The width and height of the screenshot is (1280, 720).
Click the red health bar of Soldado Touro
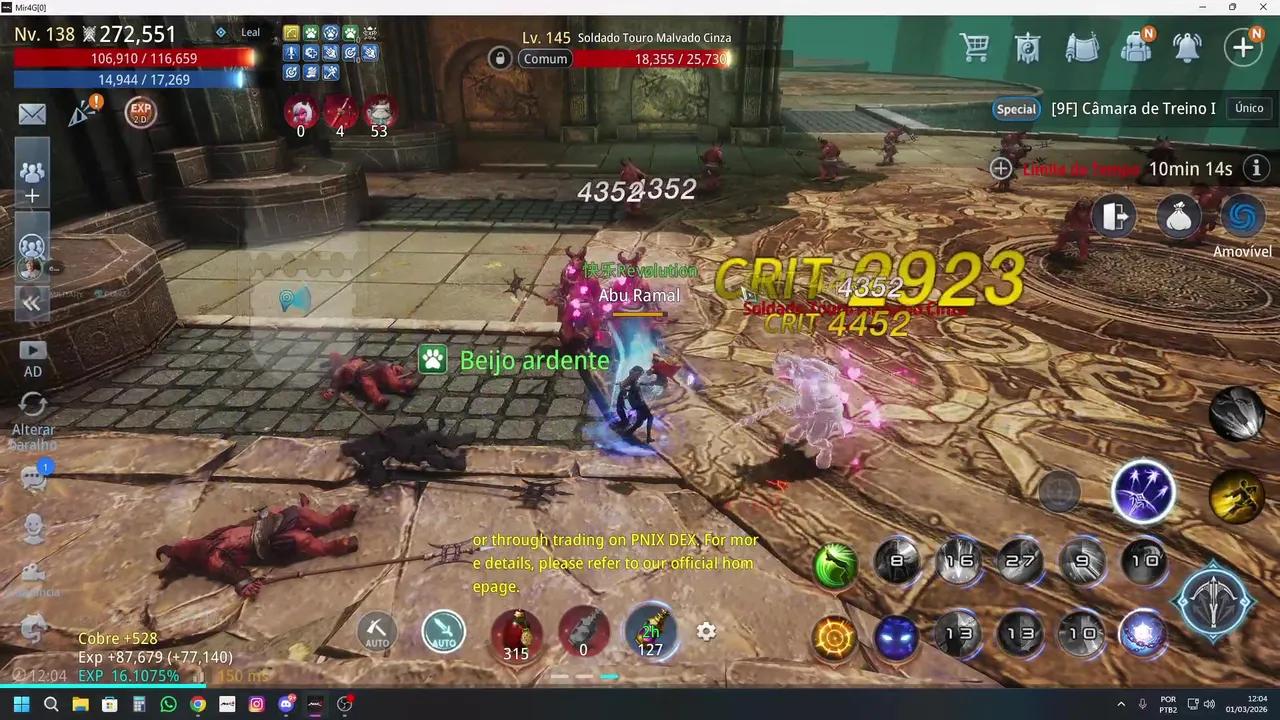(x=650, y=59)
